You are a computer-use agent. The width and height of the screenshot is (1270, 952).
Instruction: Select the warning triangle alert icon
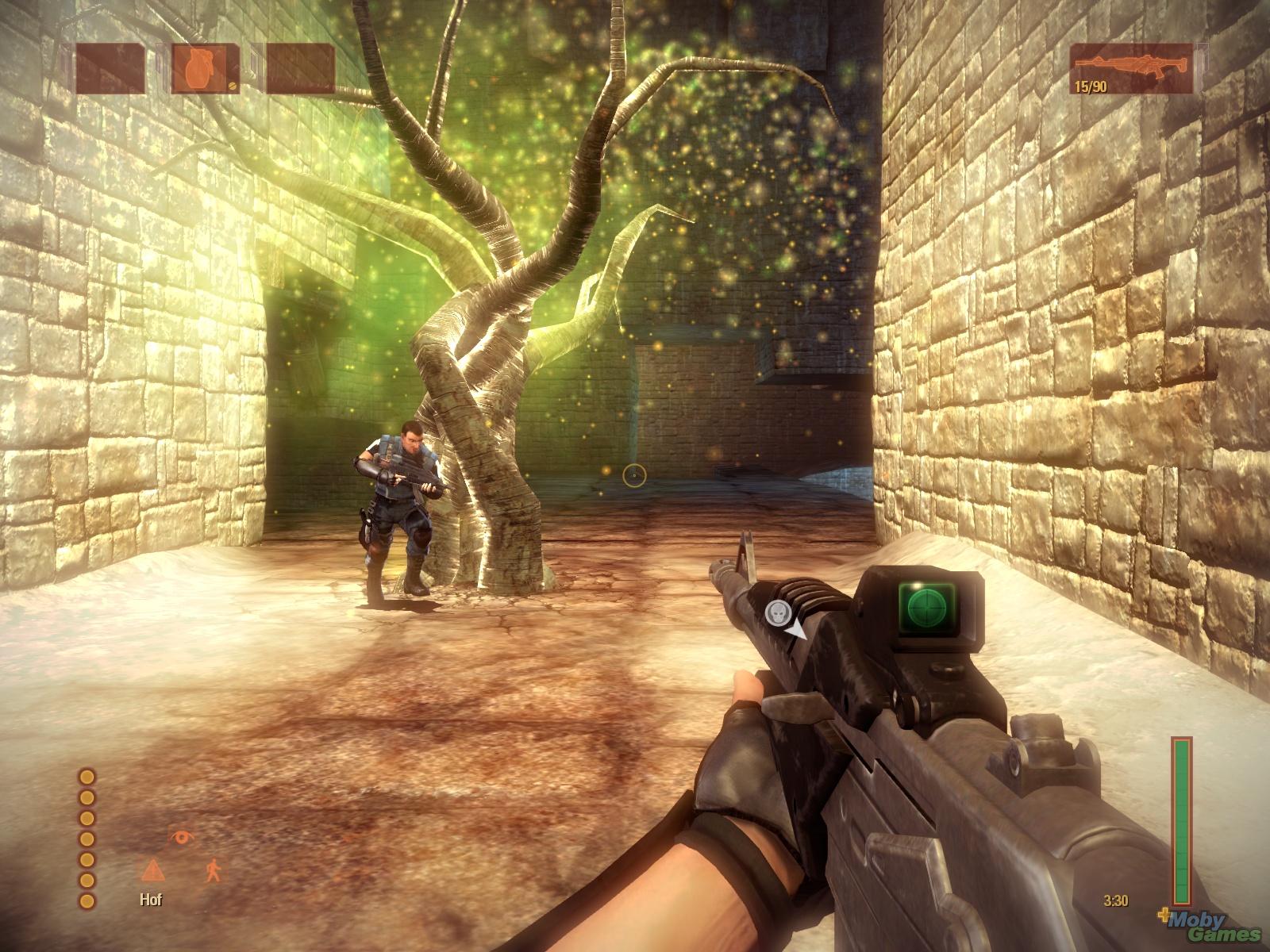[151, 870]
